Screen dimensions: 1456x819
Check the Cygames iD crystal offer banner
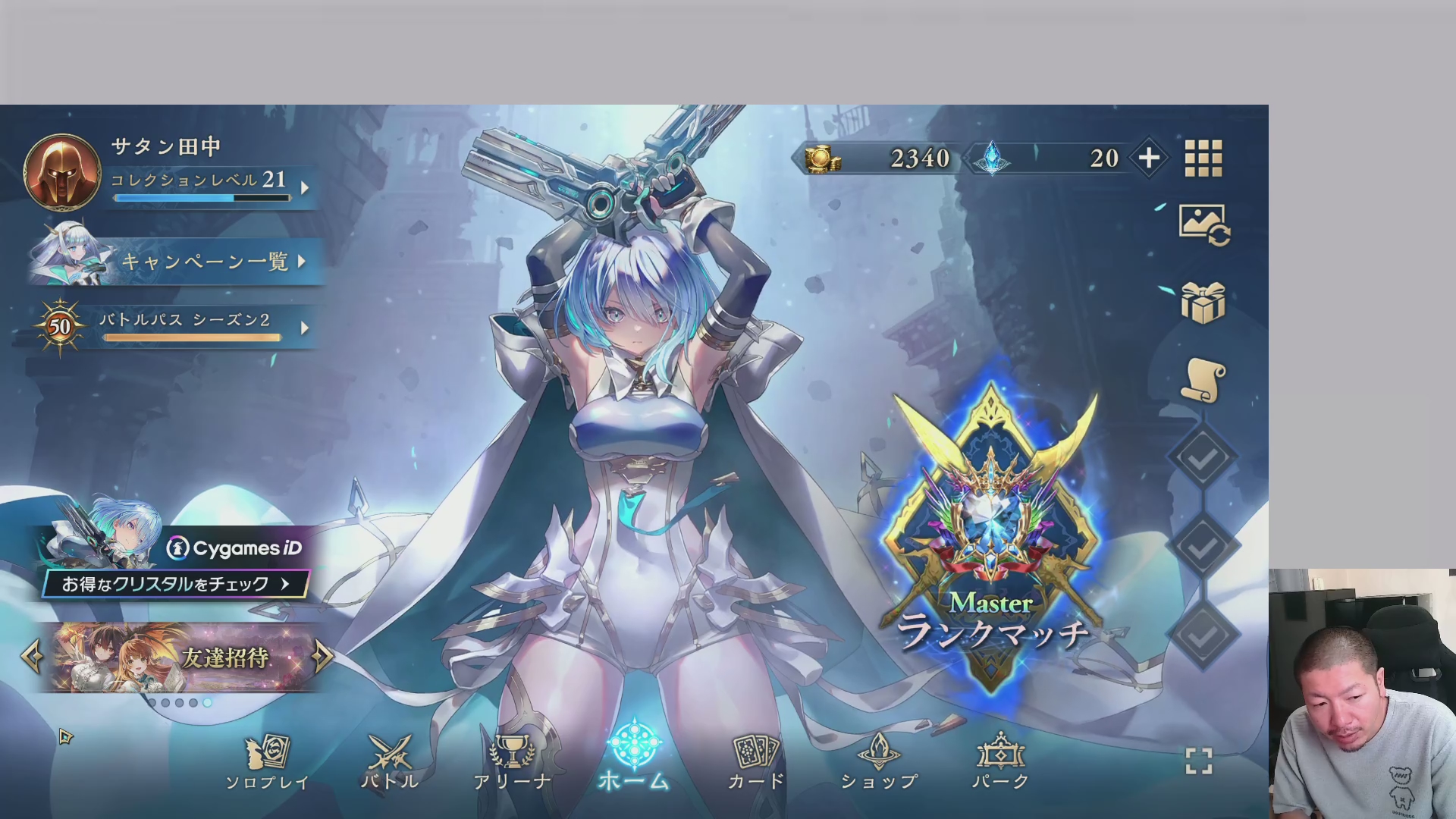[x=176, y=583]
